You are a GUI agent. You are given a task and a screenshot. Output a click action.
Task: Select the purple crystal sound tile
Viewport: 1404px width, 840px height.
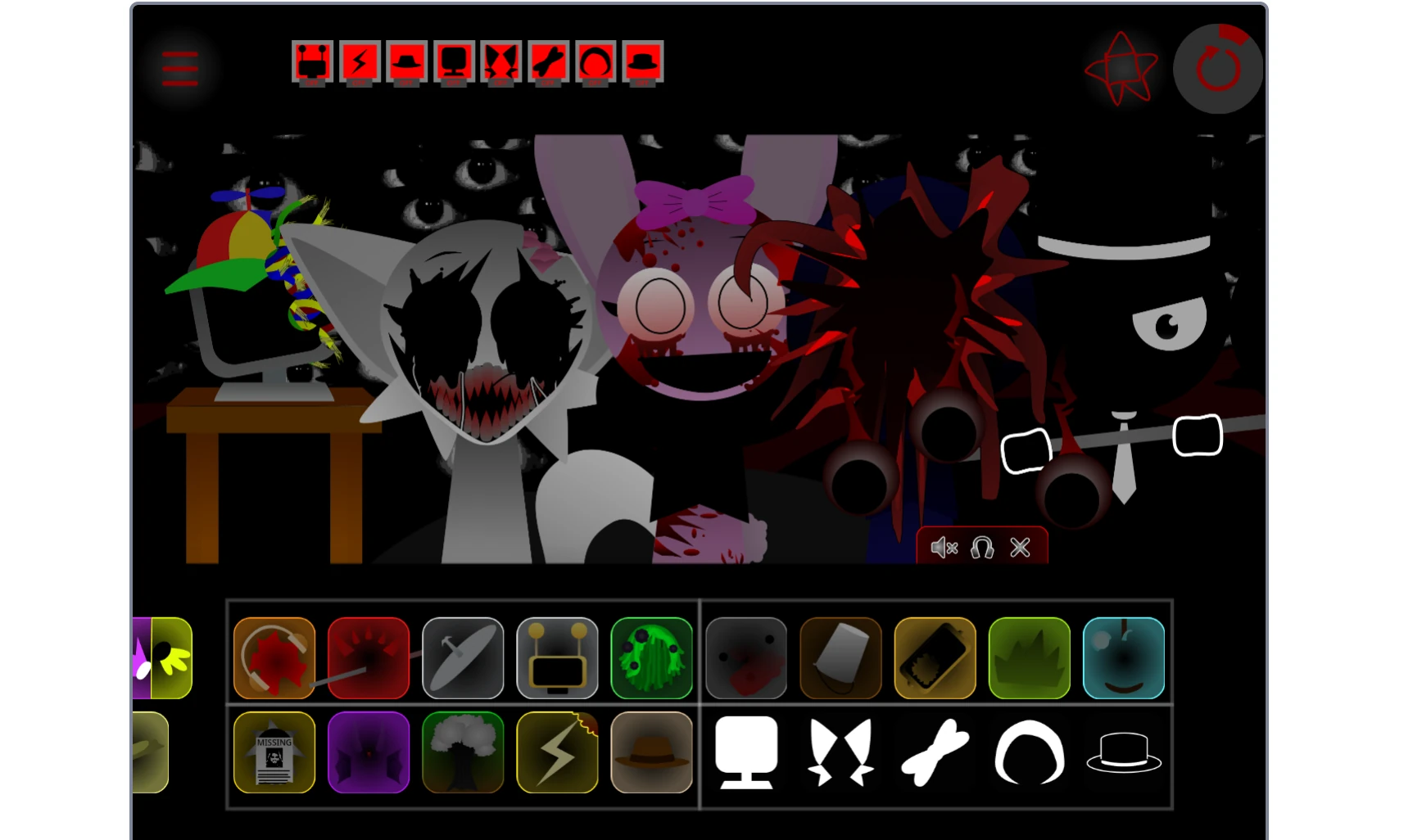click(368, 752)
